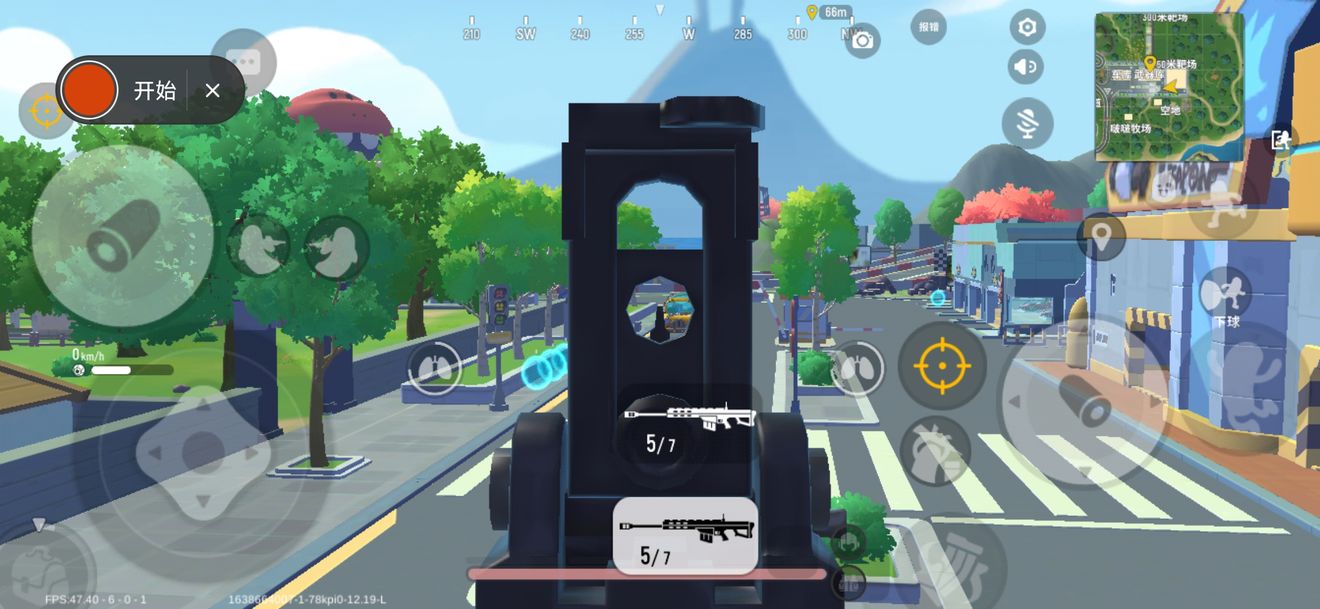Toggle the muted microphone button
Viewport: 1320px width, 609px height.
coord(1027,124)
